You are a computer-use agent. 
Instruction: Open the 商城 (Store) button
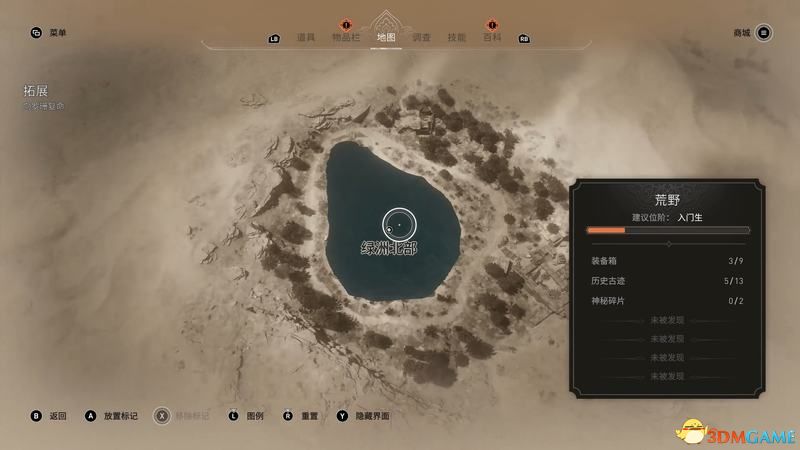[742, 33]
